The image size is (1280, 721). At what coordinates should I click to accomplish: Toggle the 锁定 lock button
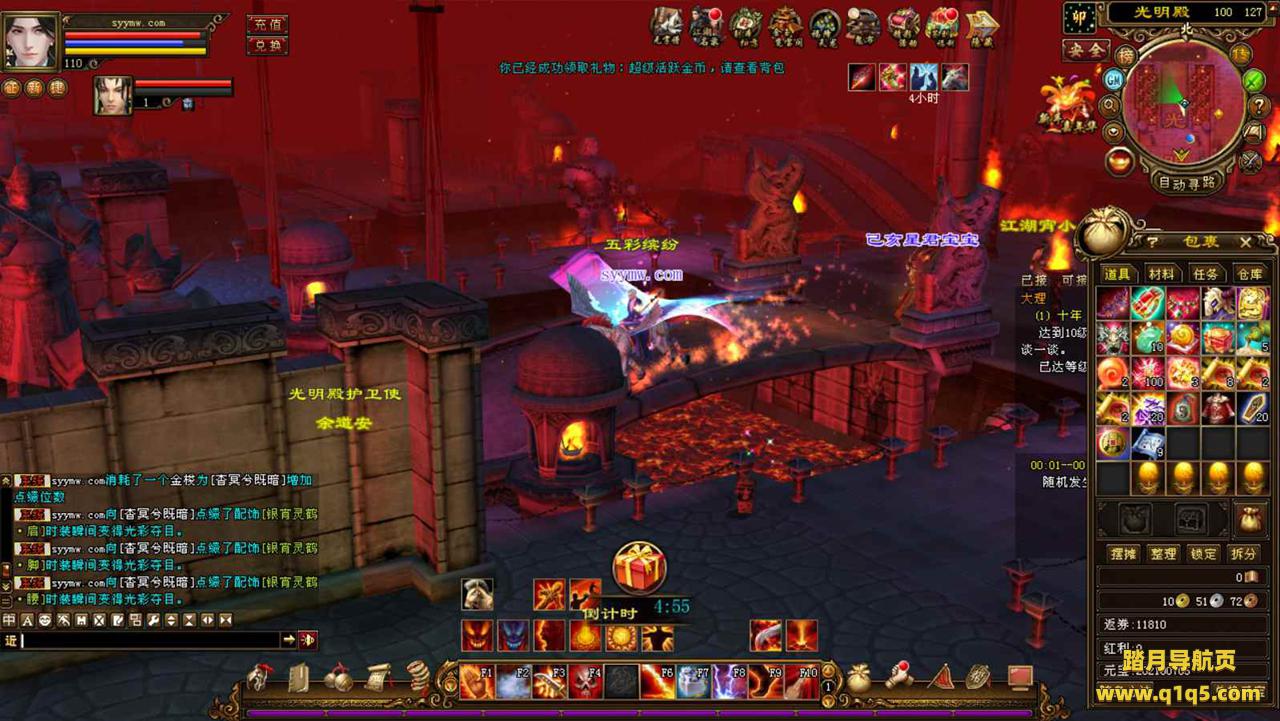point(1204,553)
